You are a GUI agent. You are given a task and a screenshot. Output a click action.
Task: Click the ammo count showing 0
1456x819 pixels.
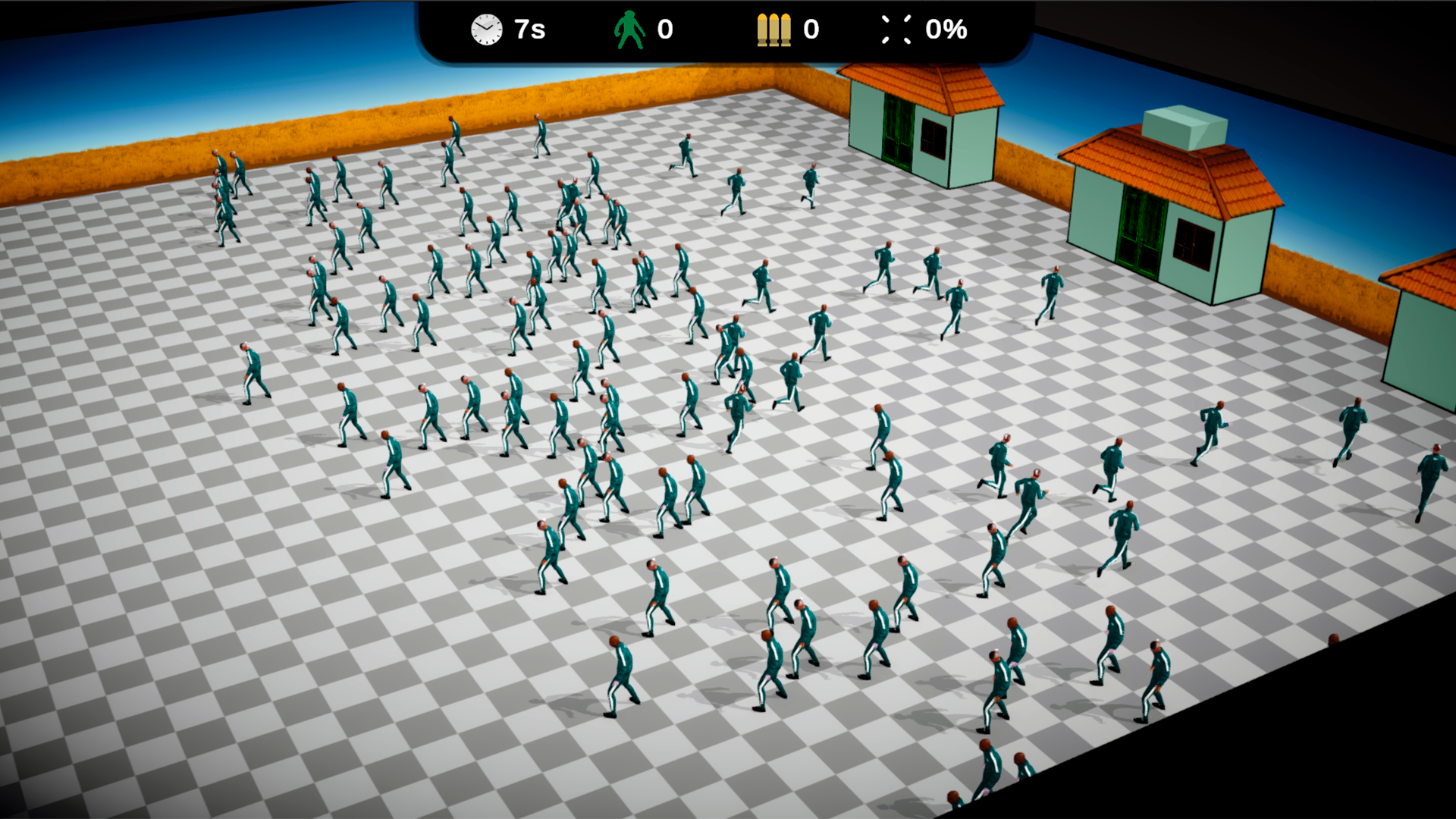click(811, 30)
